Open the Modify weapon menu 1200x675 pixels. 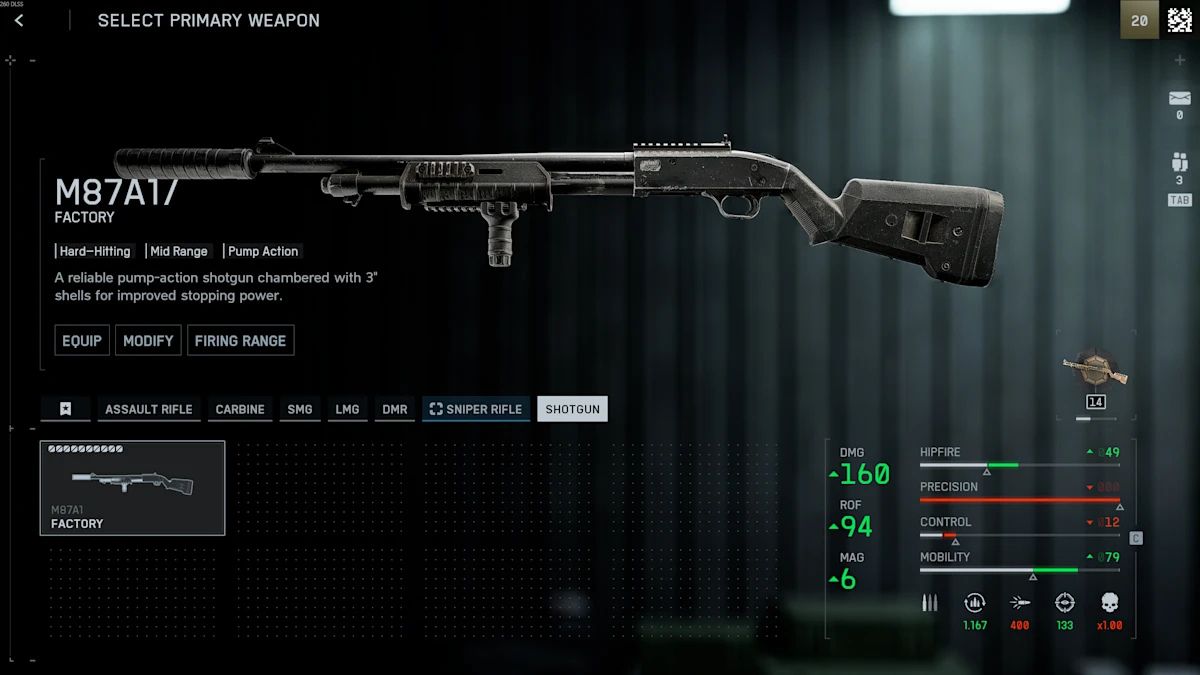pos(148,340)
